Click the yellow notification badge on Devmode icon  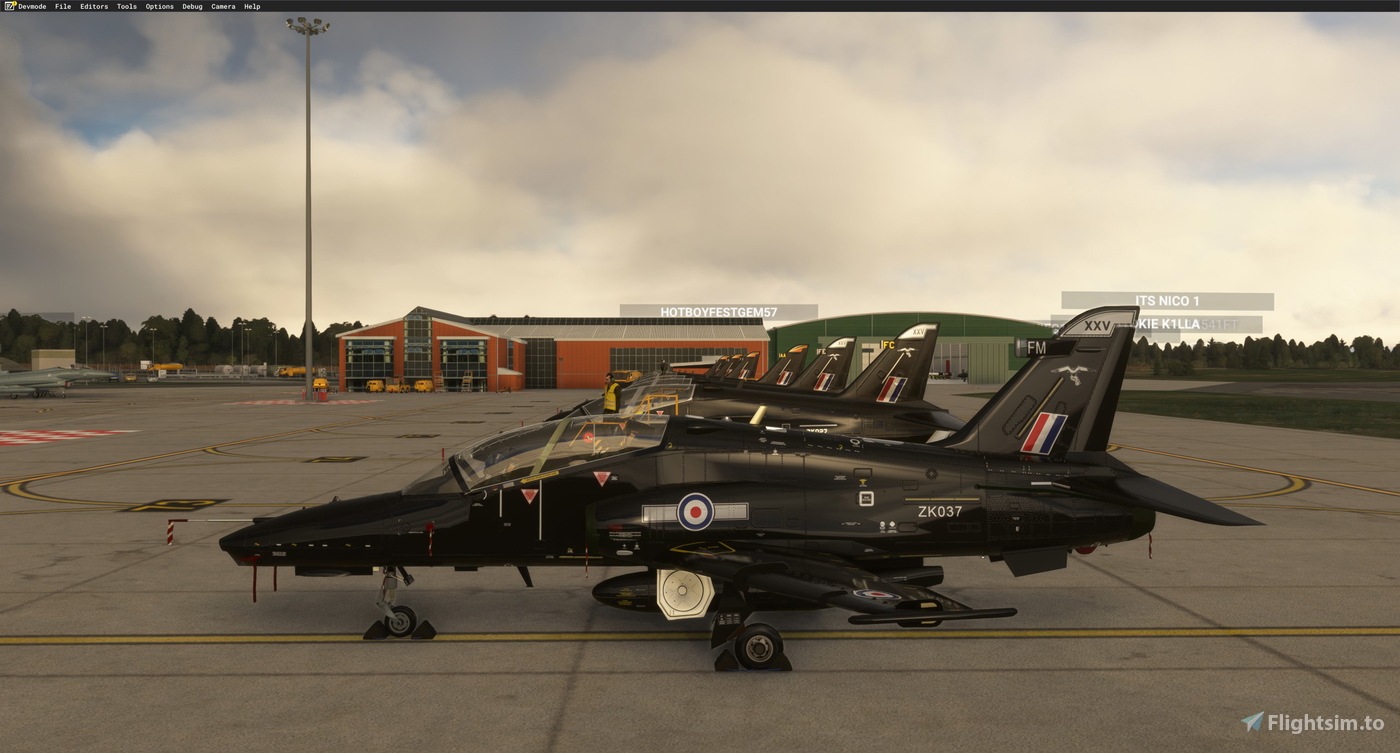click(13, 3)
